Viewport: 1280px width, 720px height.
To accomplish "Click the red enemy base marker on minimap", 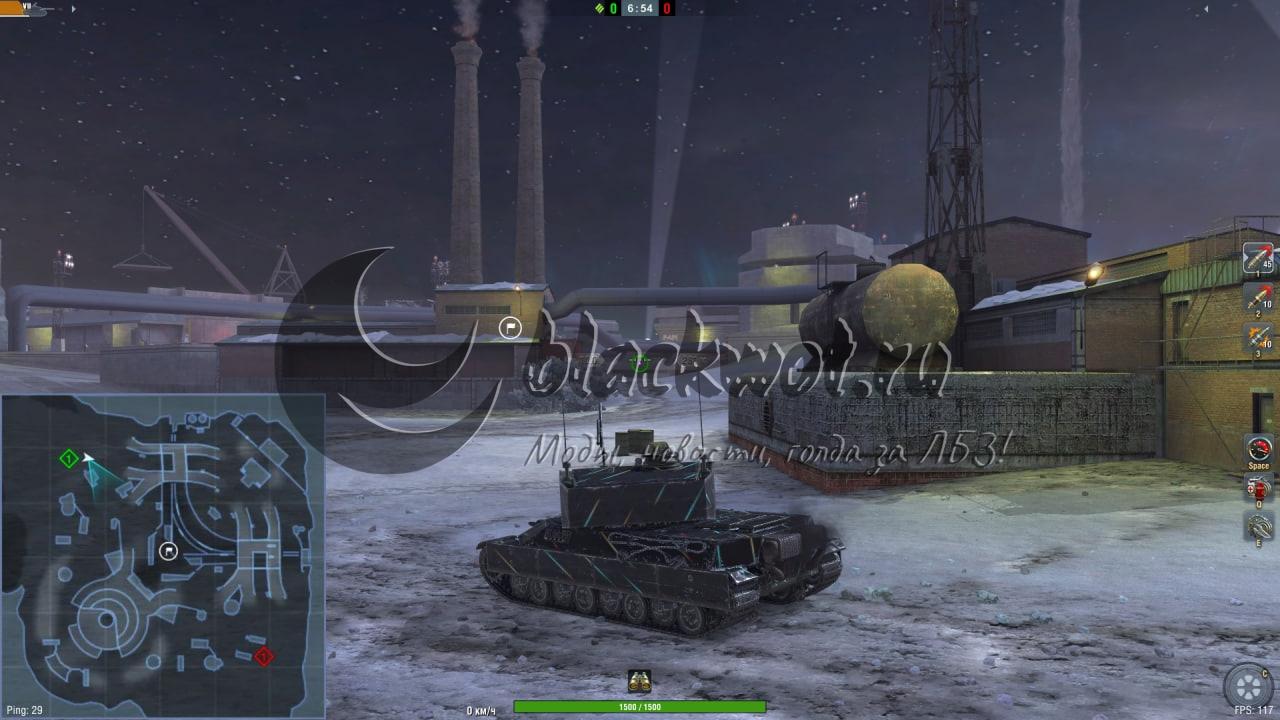I will pyautogui.click(x=263, y=657).
